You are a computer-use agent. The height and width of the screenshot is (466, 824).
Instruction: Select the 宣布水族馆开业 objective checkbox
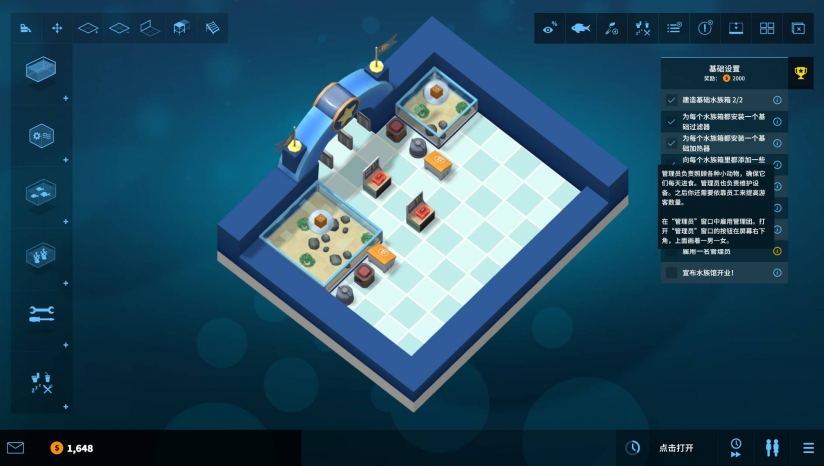672,273
